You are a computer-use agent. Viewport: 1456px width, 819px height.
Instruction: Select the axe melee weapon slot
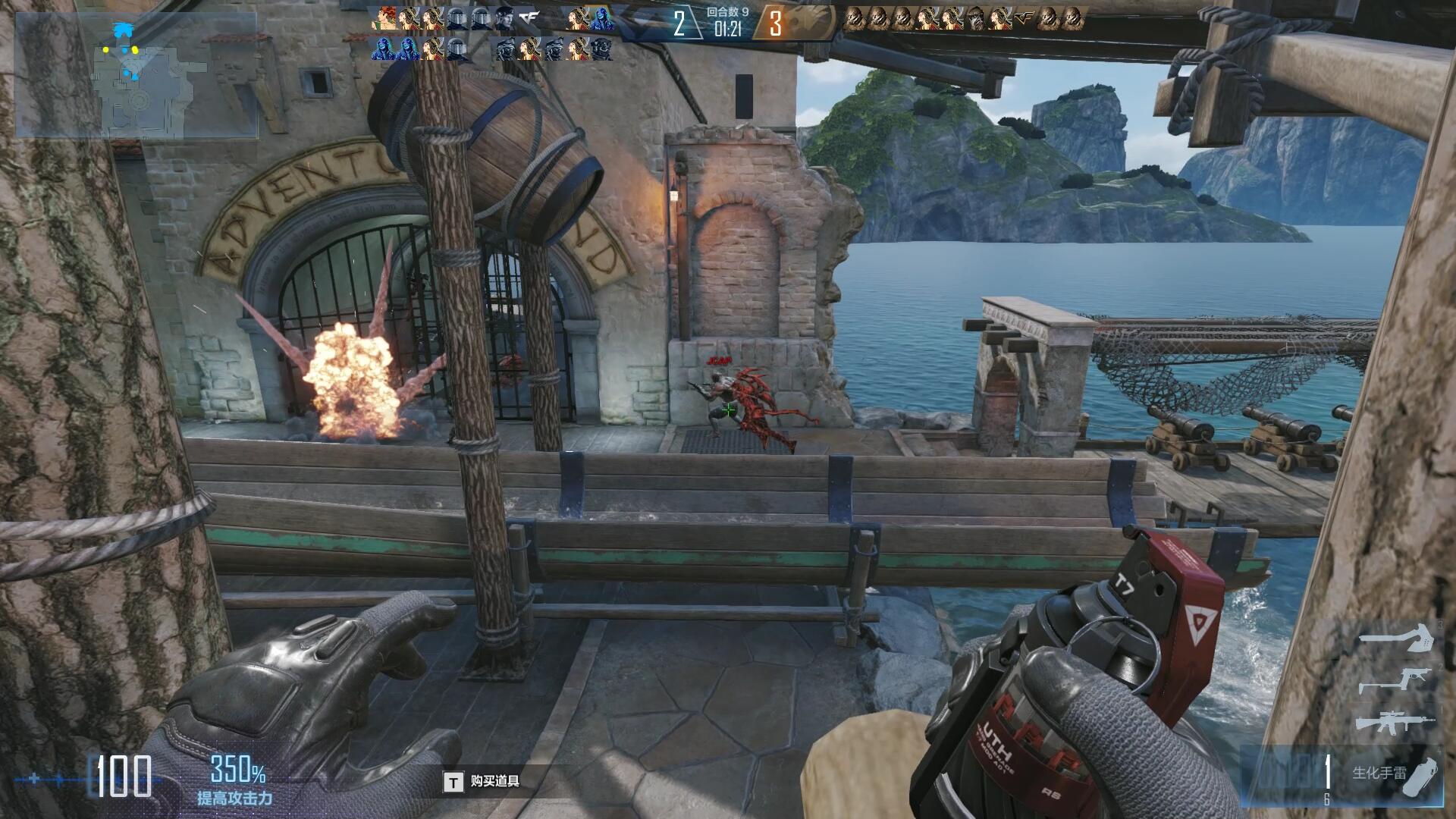coord(1397,637)
